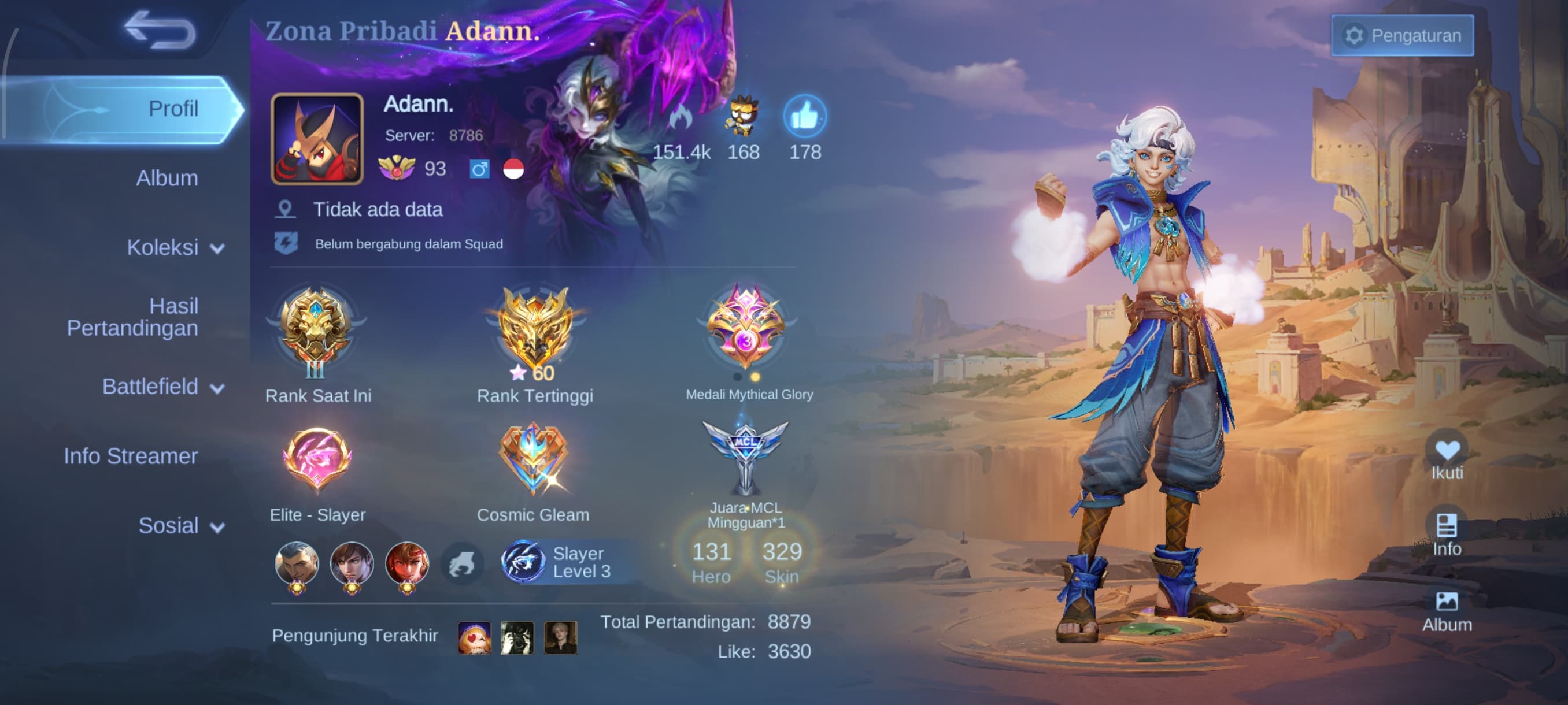Viewport: 1568px width, 705px height.
Task: Expand the Koleksi menu
Action: [175, 247]
